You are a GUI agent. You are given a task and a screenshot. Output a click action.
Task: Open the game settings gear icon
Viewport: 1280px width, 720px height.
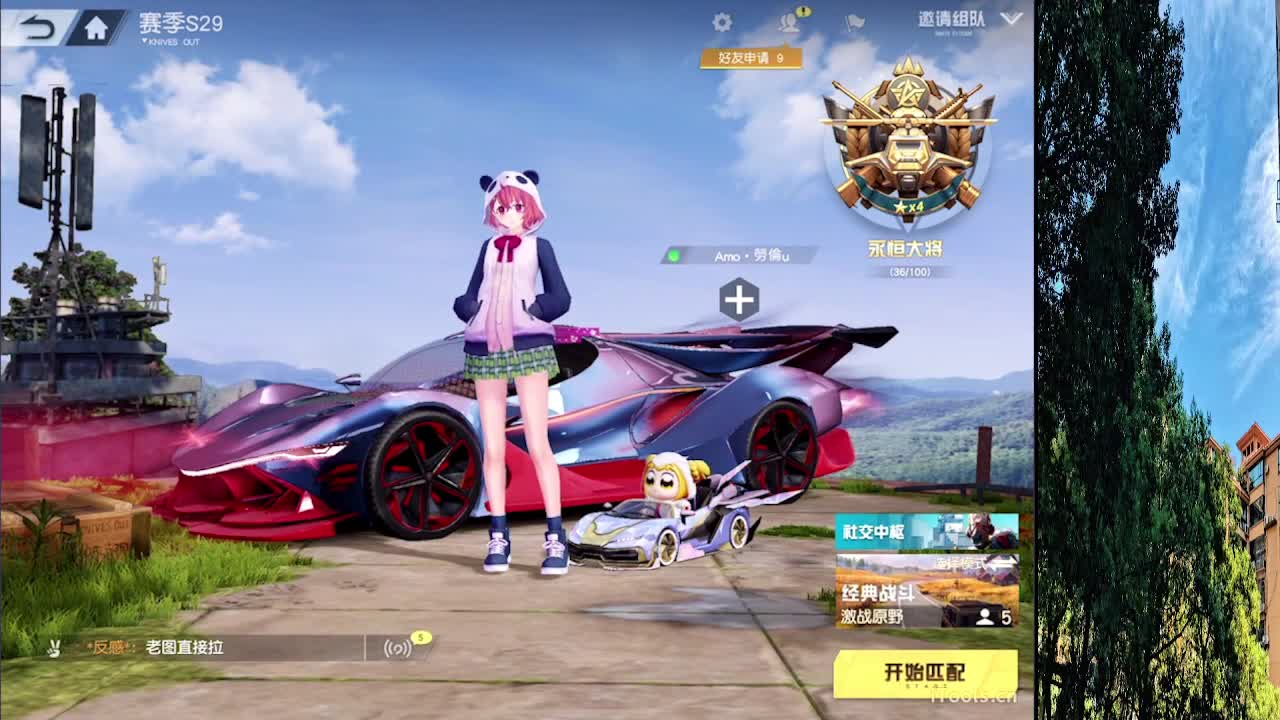721,20
